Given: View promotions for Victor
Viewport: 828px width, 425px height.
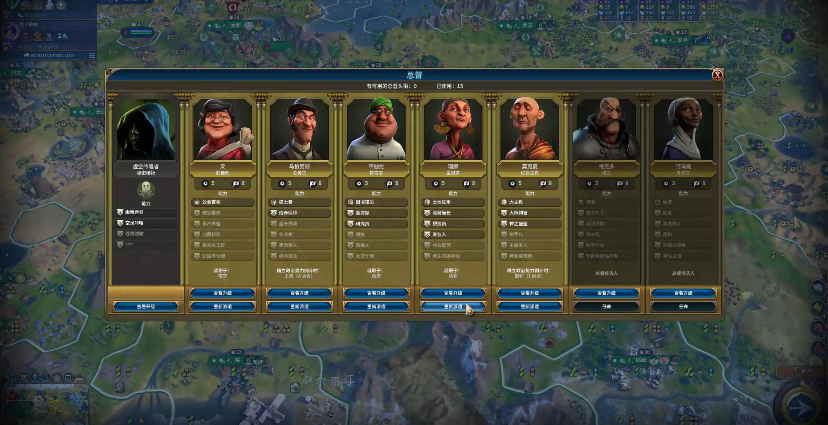Looking at the screenshot, I should click(605, 293).
